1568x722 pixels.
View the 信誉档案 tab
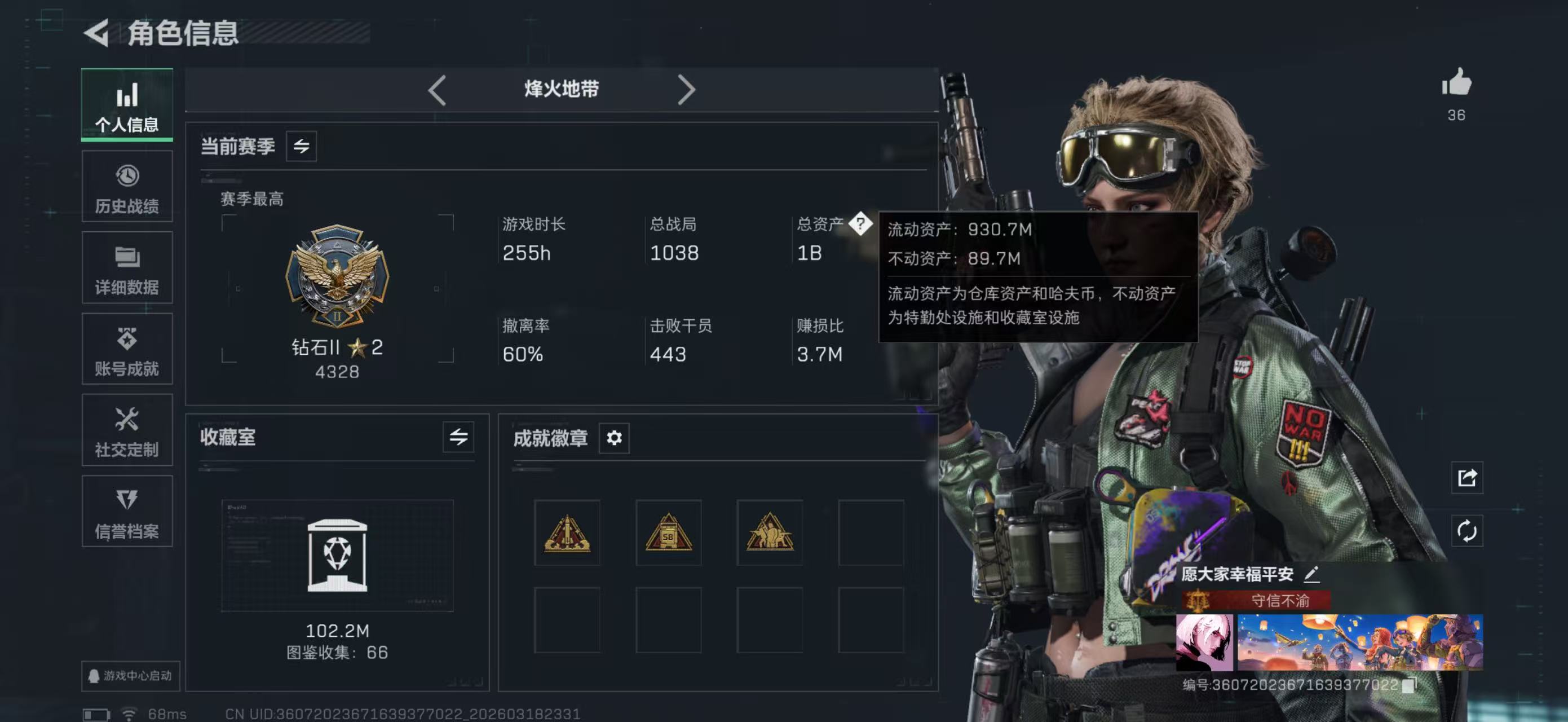127,512
